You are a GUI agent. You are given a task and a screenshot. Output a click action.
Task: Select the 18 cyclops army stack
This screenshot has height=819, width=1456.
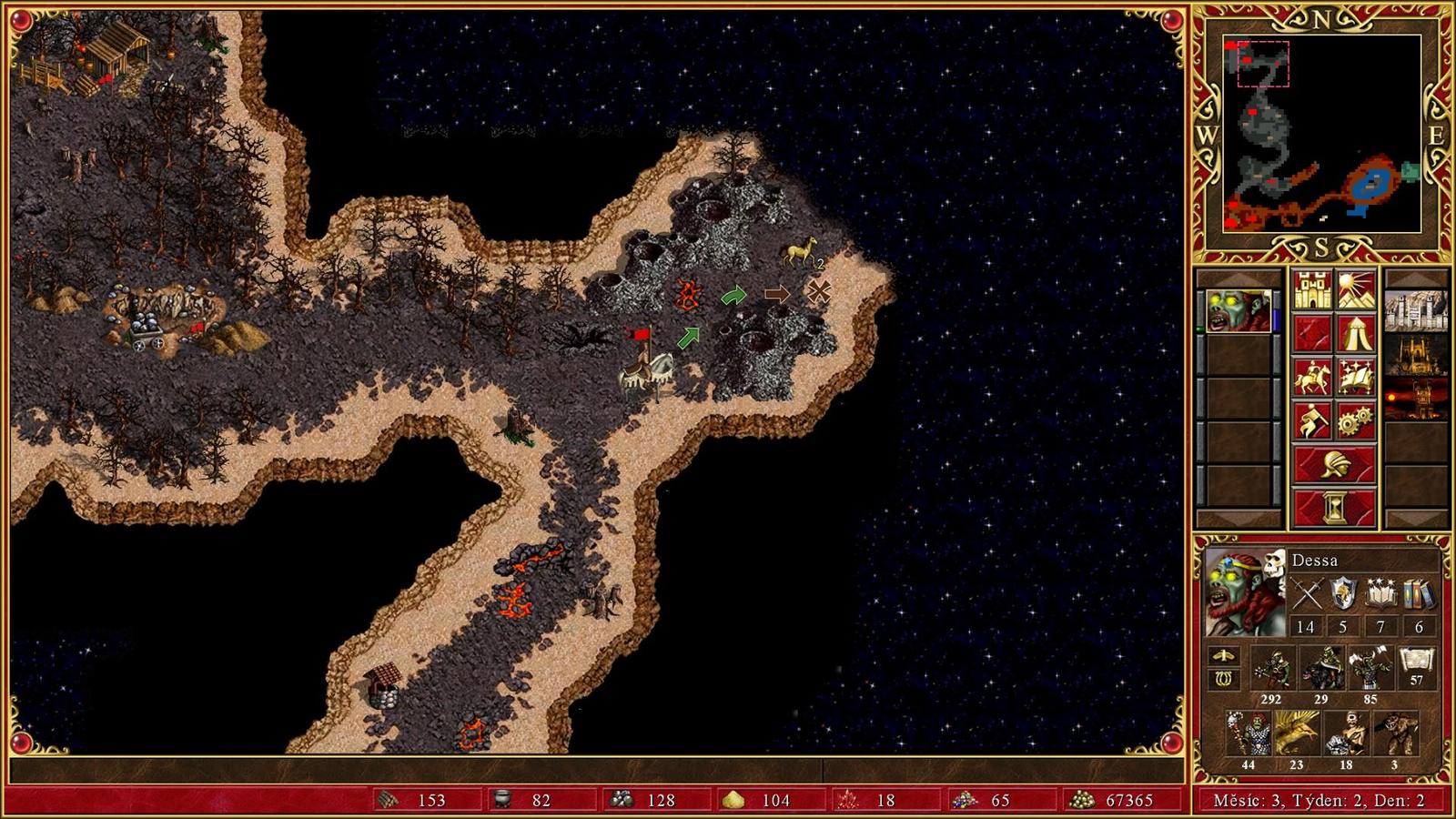coord(1345,734)
